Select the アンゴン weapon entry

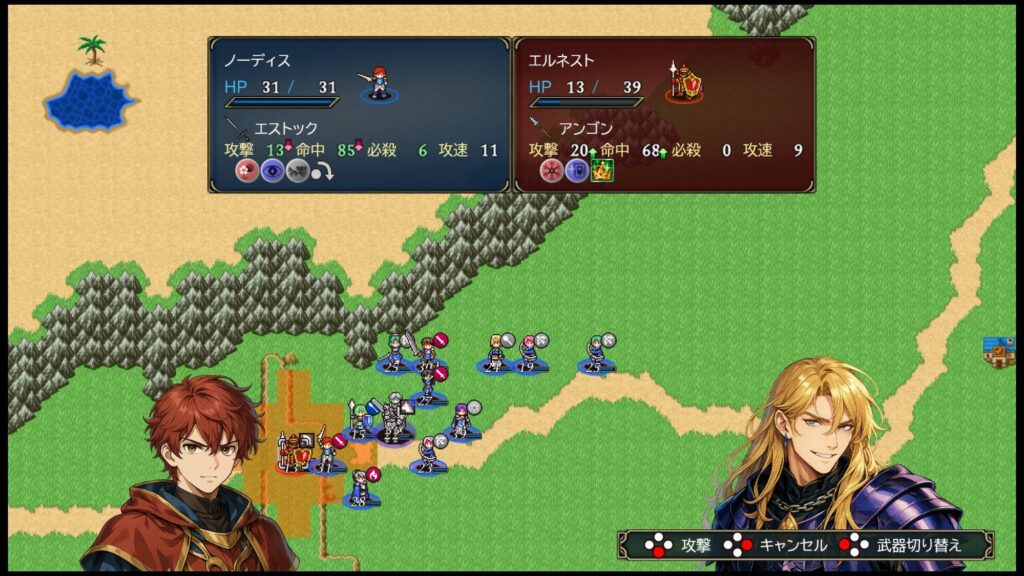(585, 128)
